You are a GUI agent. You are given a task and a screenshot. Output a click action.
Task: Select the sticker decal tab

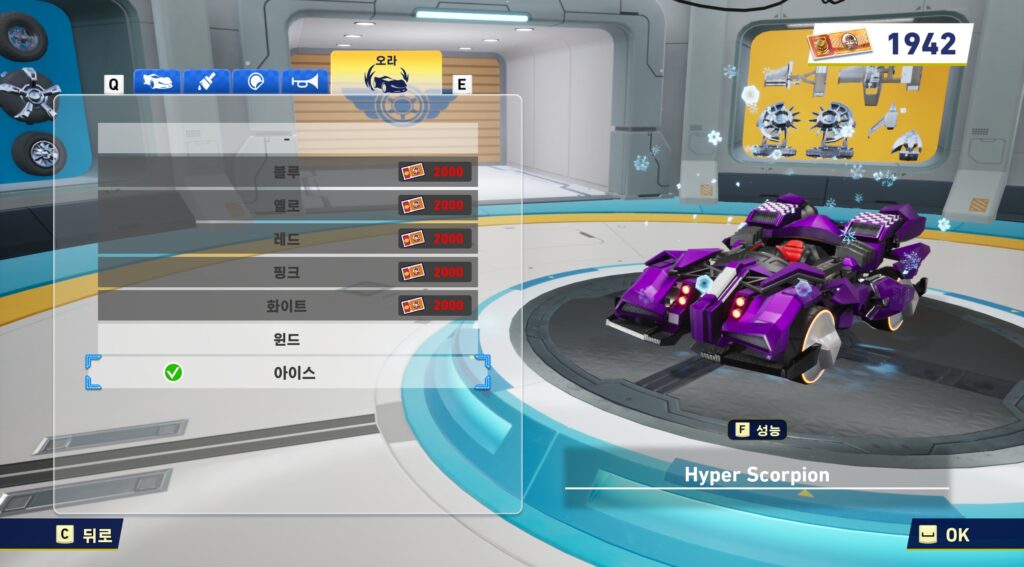tap(256, 82)
